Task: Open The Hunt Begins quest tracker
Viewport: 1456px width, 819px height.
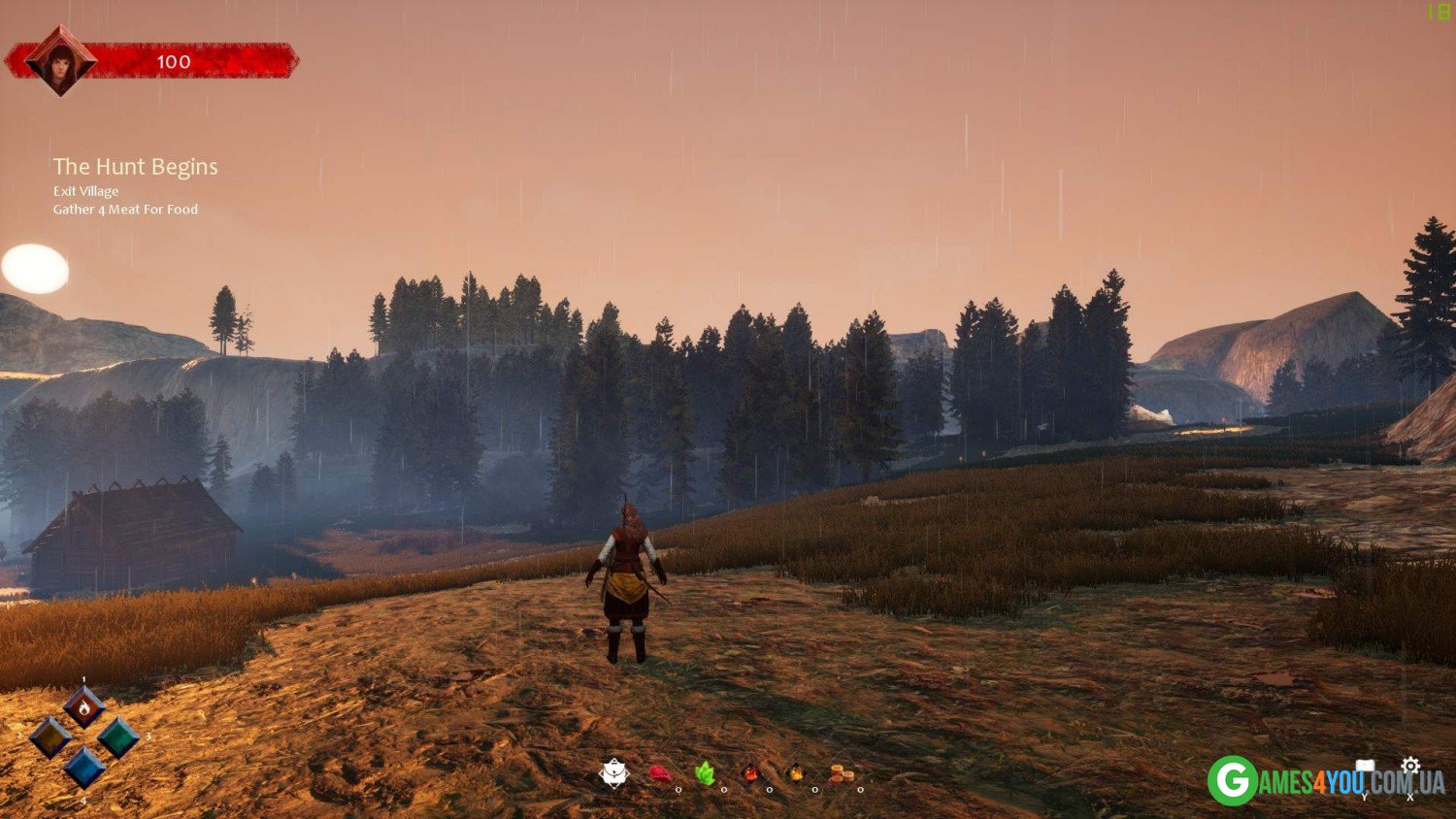Action: (135, 167)
